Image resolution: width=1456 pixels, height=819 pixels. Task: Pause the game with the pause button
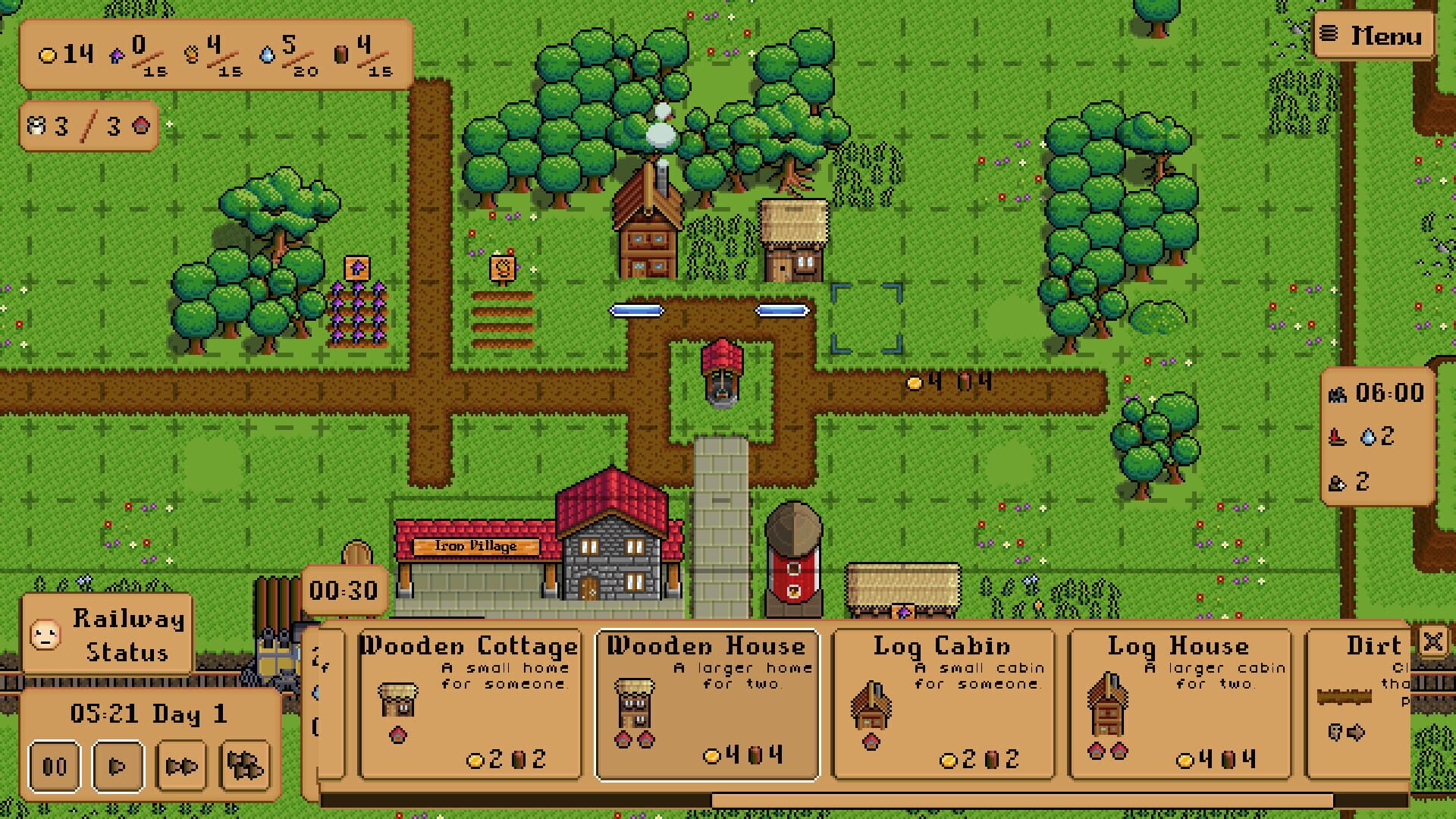tap(55, 765)
